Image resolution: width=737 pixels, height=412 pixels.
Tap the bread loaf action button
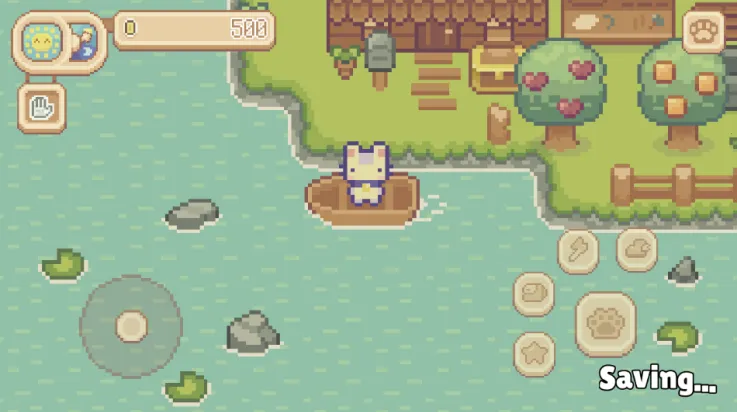click(535, 294)
